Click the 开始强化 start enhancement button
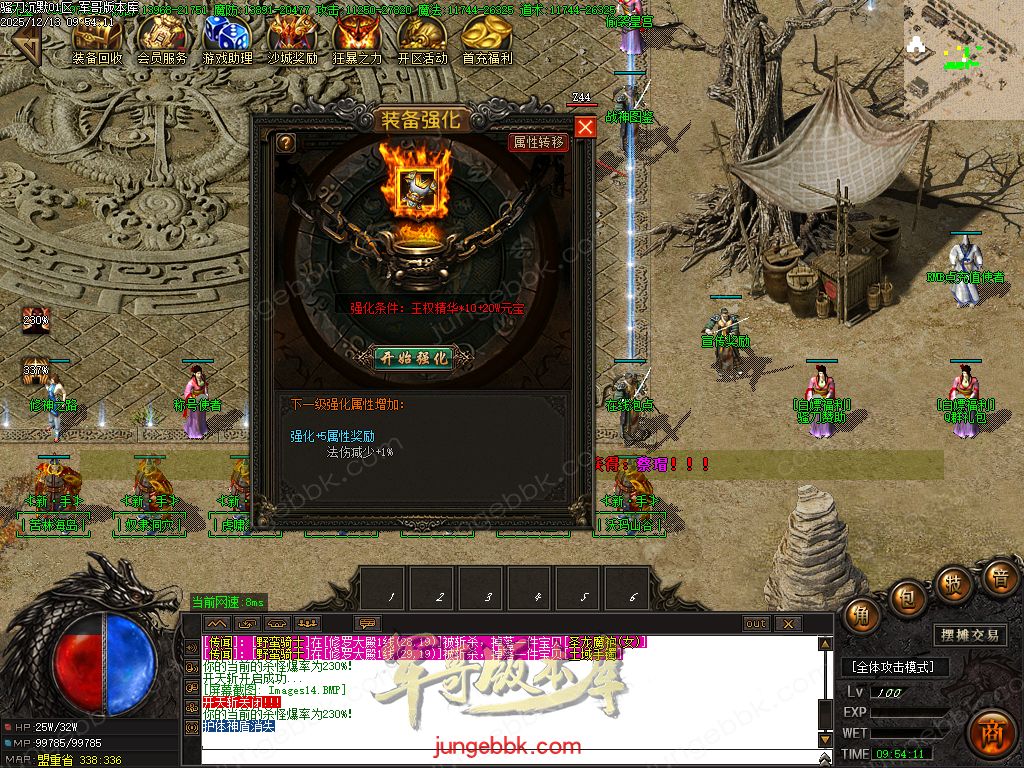The height and width of the screenshot is (768, 1024). [413, 357]
